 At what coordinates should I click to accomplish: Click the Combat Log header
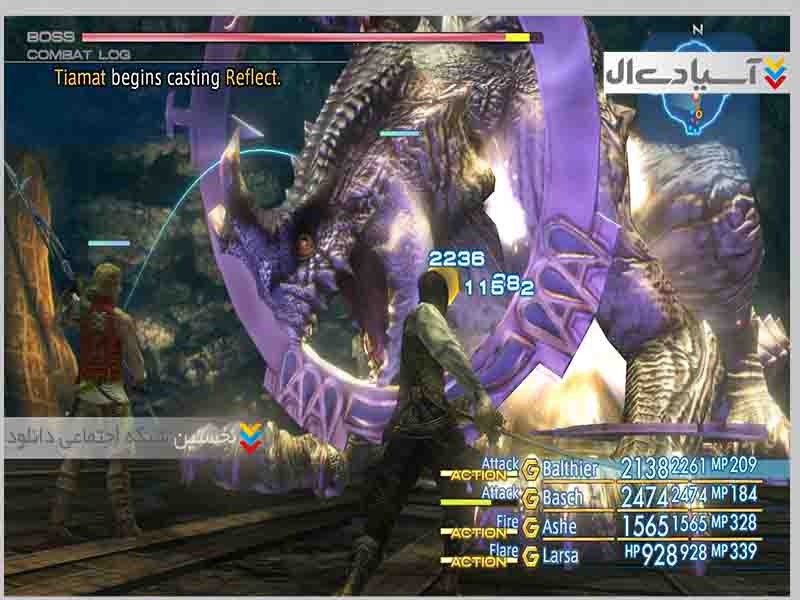[78, 54]
